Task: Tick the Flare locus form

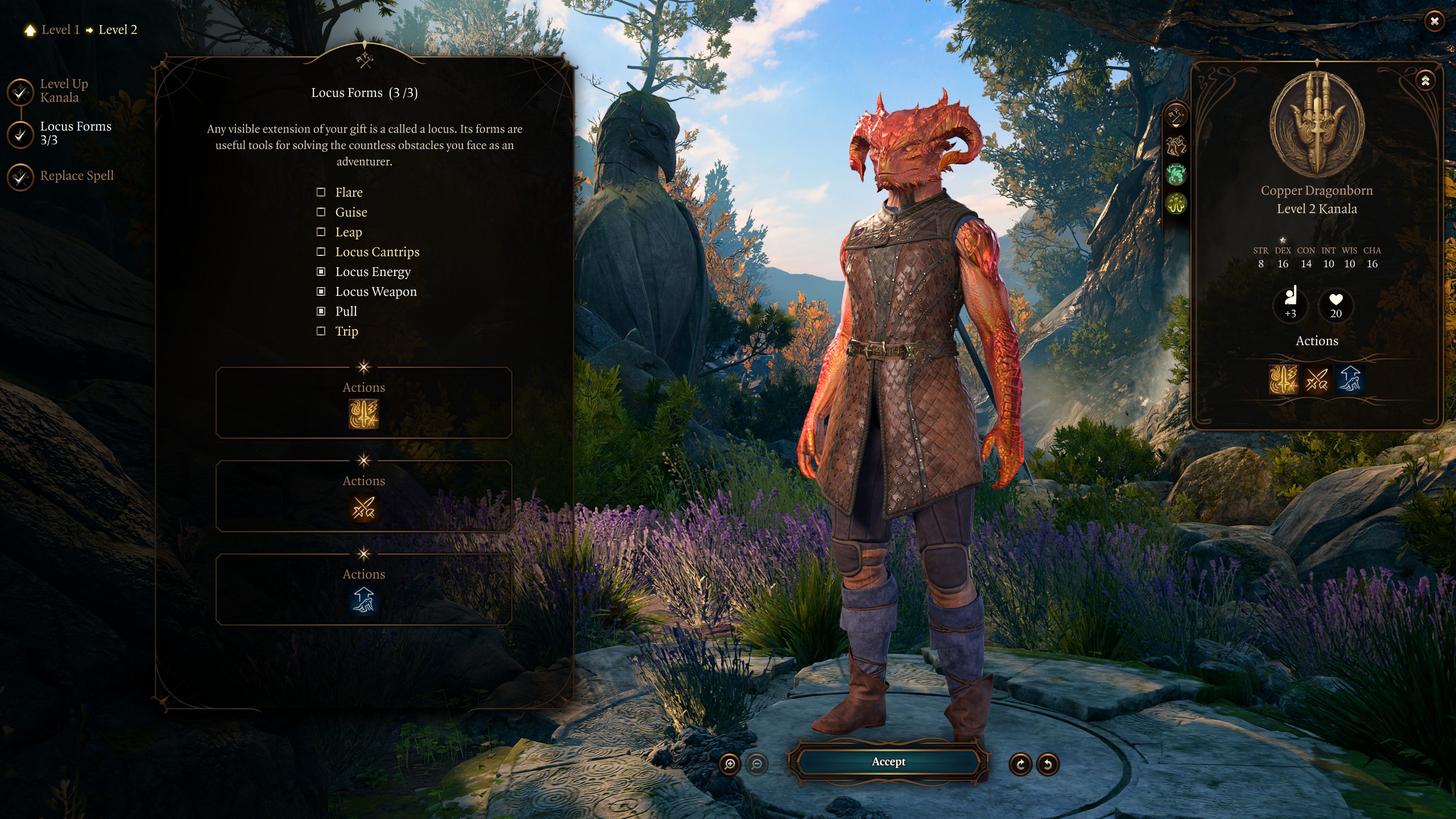Action: tap(321, 192)
